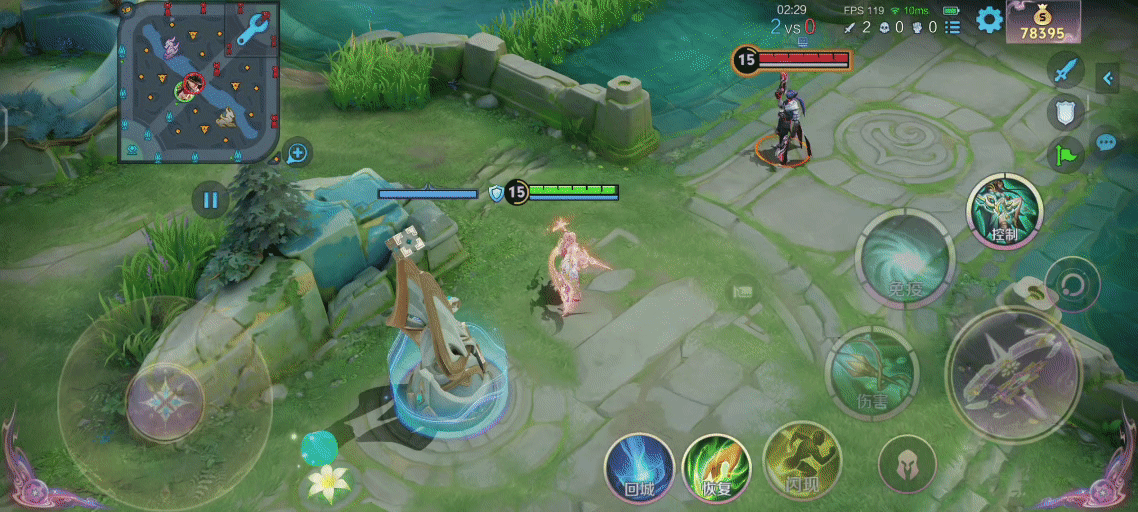Viewport: 1138px width, 512px height.
Task: Click the blue wrench on the minimap
Action: click(255, 29)
